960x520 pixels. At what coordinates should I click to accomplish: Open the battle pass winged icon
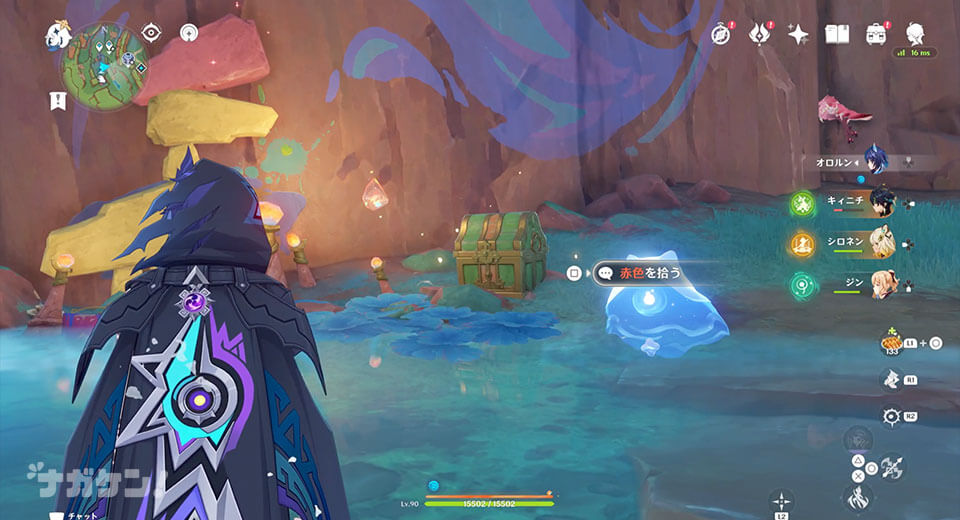pos(759,34)
